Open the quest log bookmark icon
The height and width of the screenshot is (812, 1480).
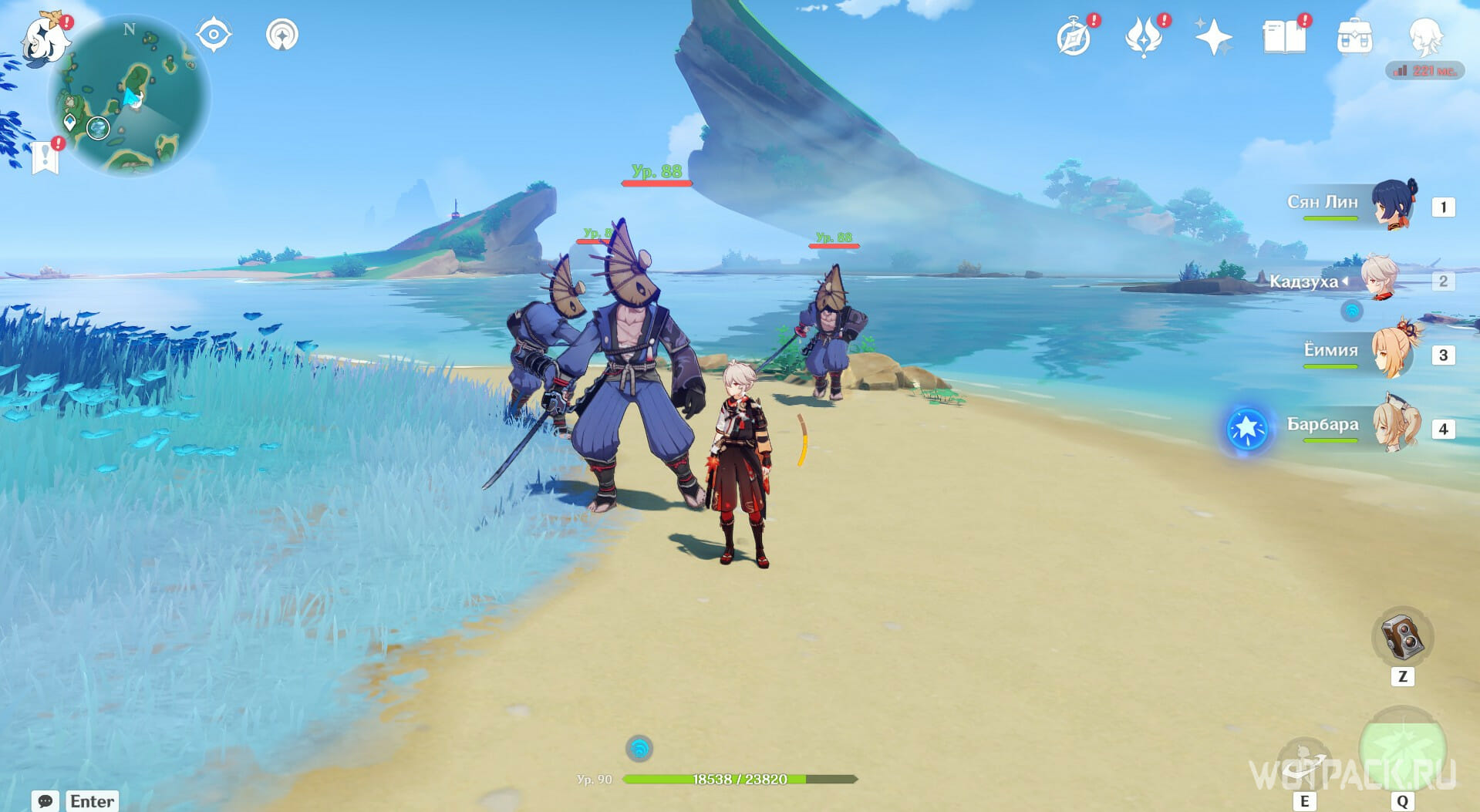click(x=46, y=157)
